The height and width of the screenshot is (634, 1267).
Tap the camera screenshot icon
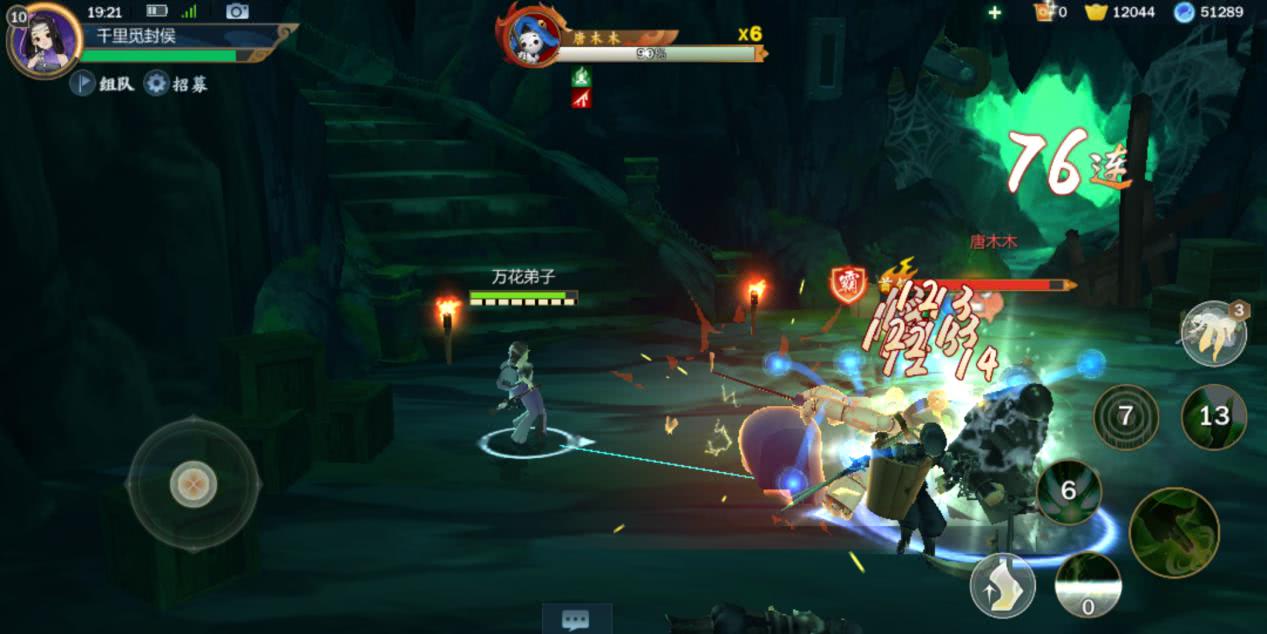(x=237, y=11)
